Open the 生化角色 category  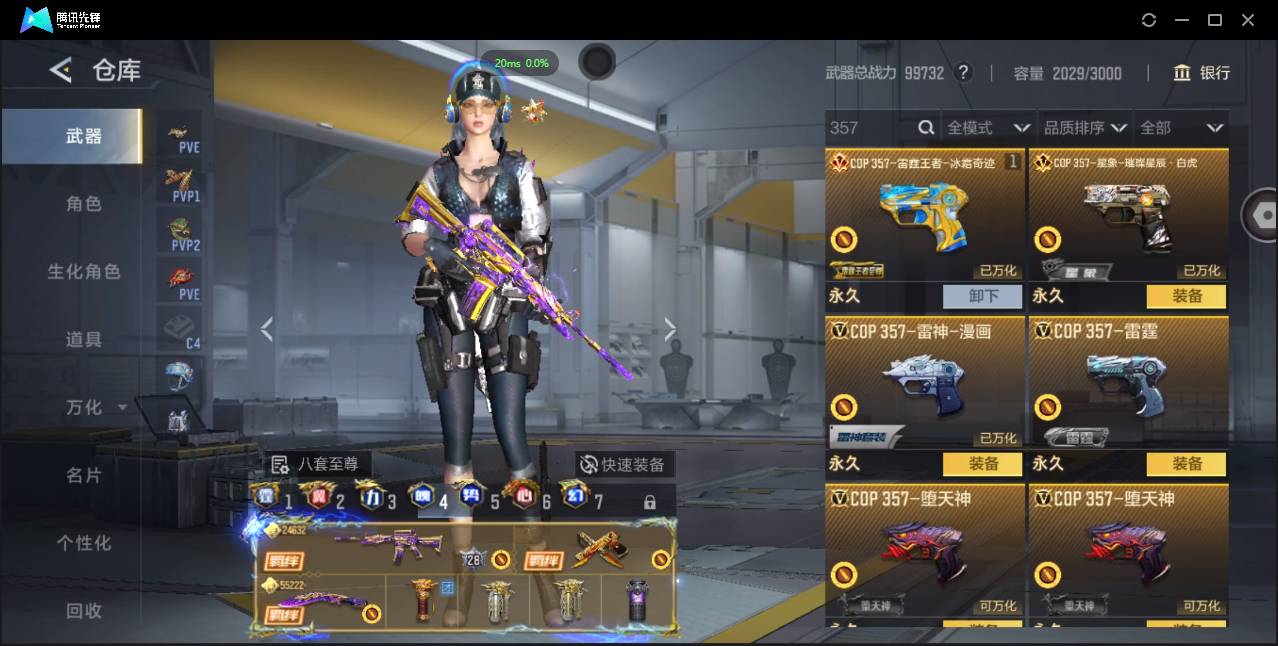[x=84, y=272]
